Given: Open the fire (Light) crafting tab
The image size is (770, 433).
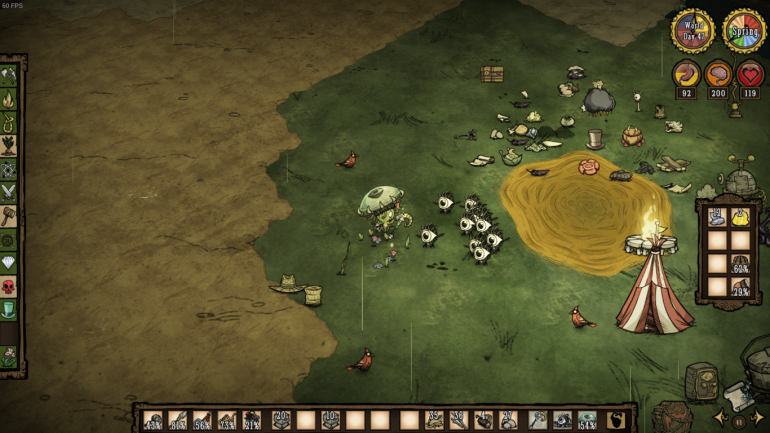Looking at the screenshot, I should point(9,99).
